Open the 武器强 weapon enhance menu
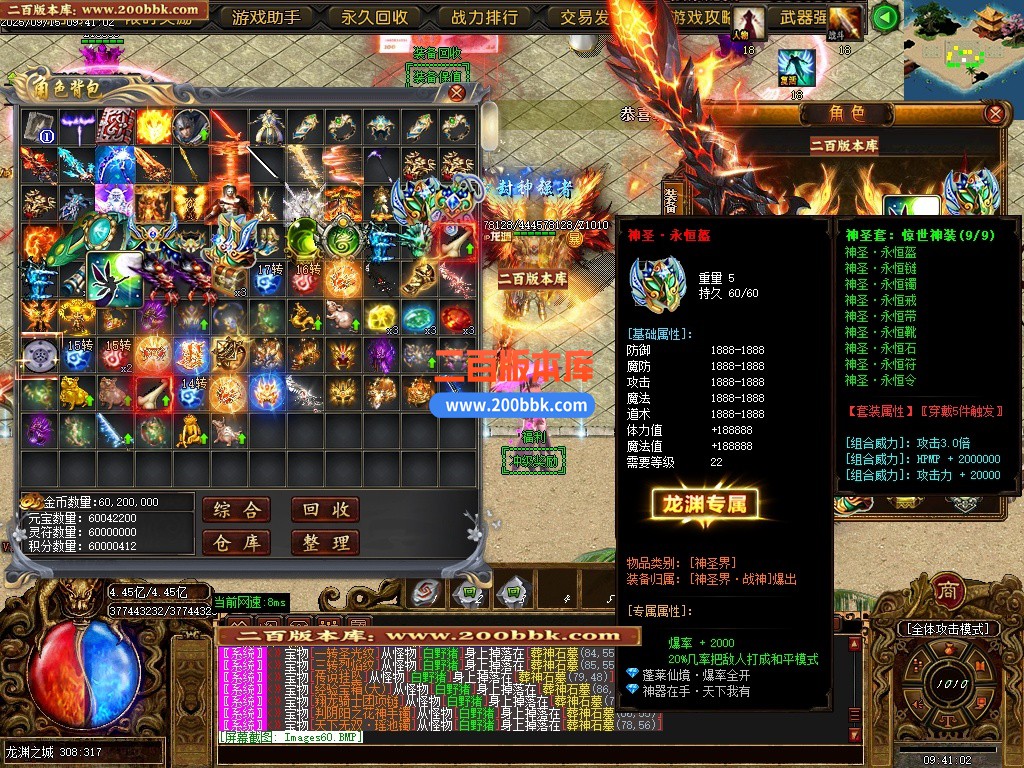Screen dimensions: 1024x768 click(803, 17)
